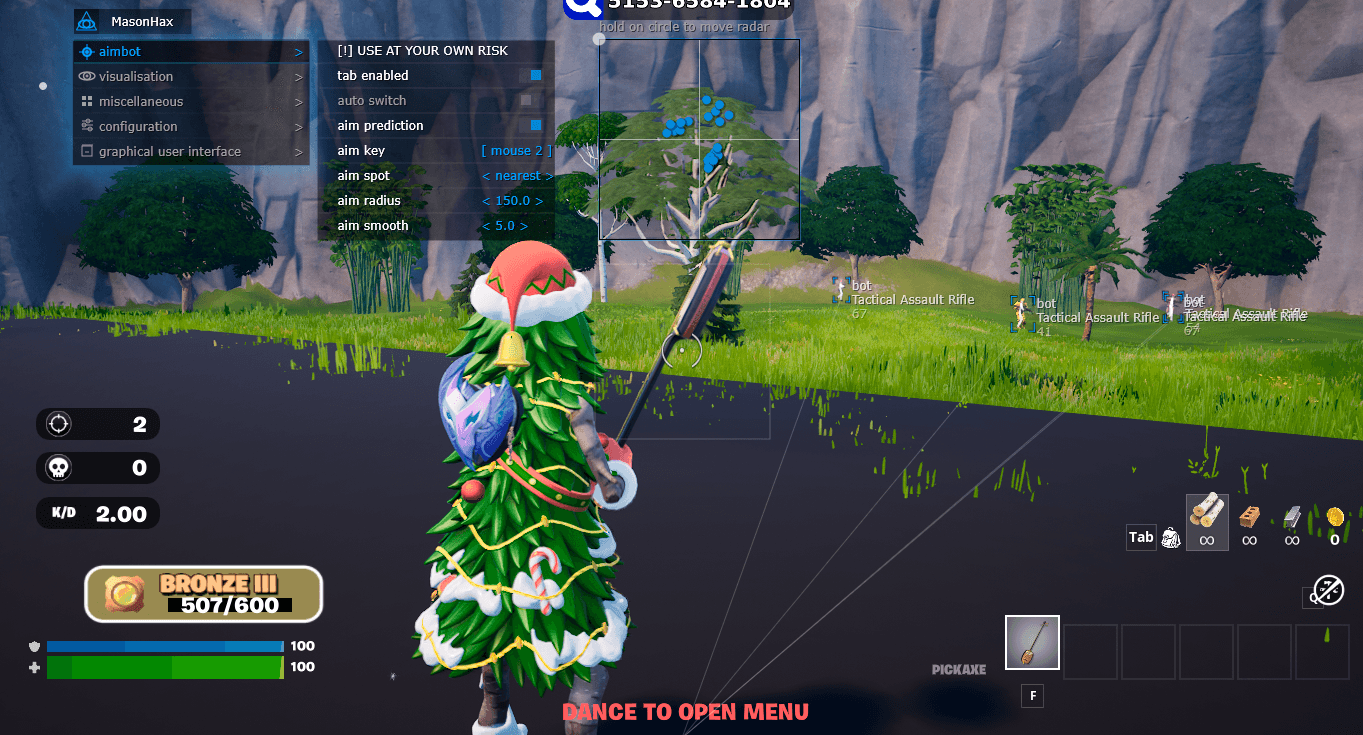Viewport: 1363px width, 735px height.
Task: Increase the aim radius value
Action: (x=537, y=200)
